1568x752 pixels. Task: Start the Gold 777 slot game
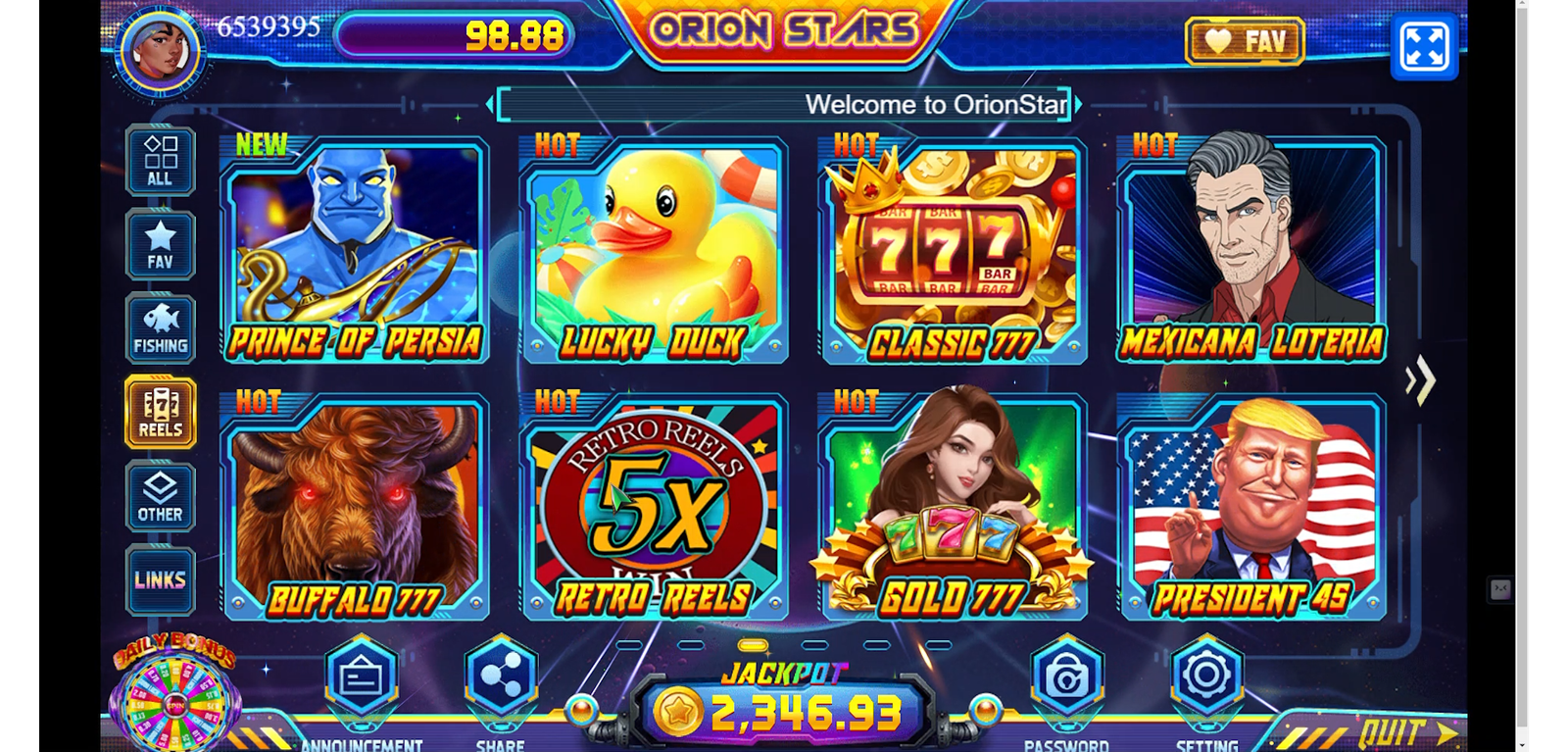tap(953, 507)
